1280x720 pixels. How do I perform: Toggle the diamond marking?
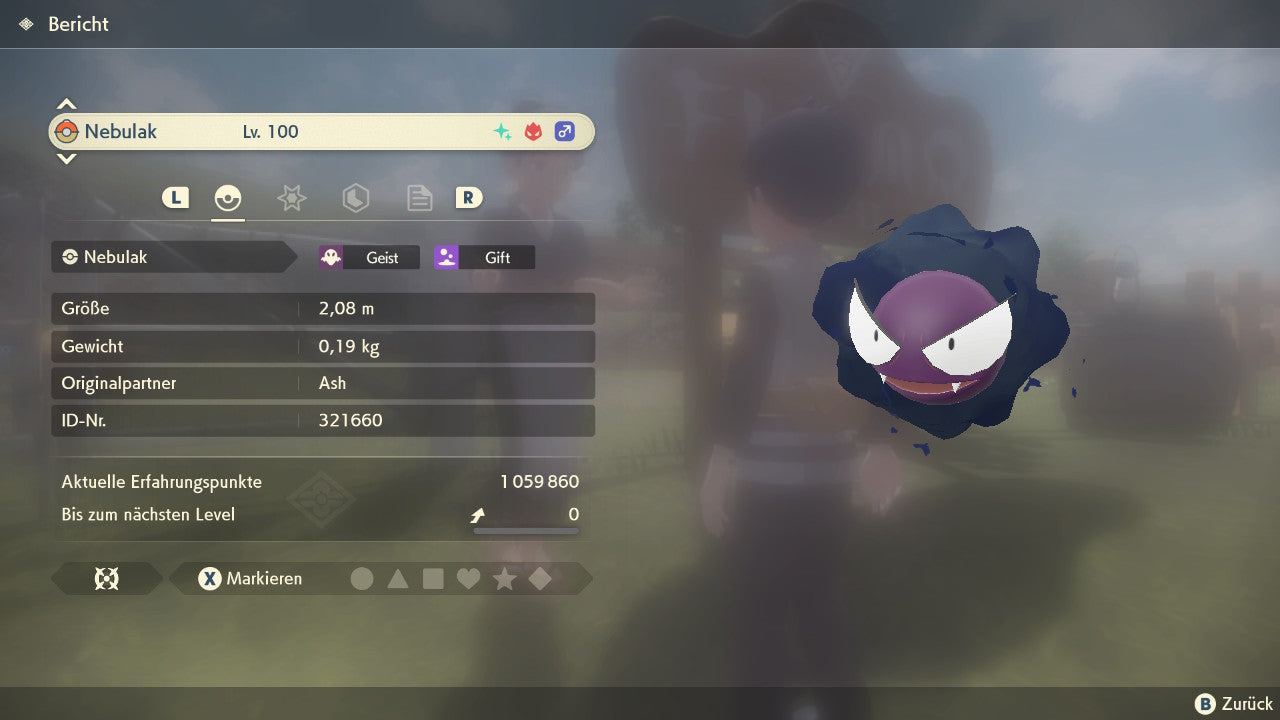pos(540,579)
